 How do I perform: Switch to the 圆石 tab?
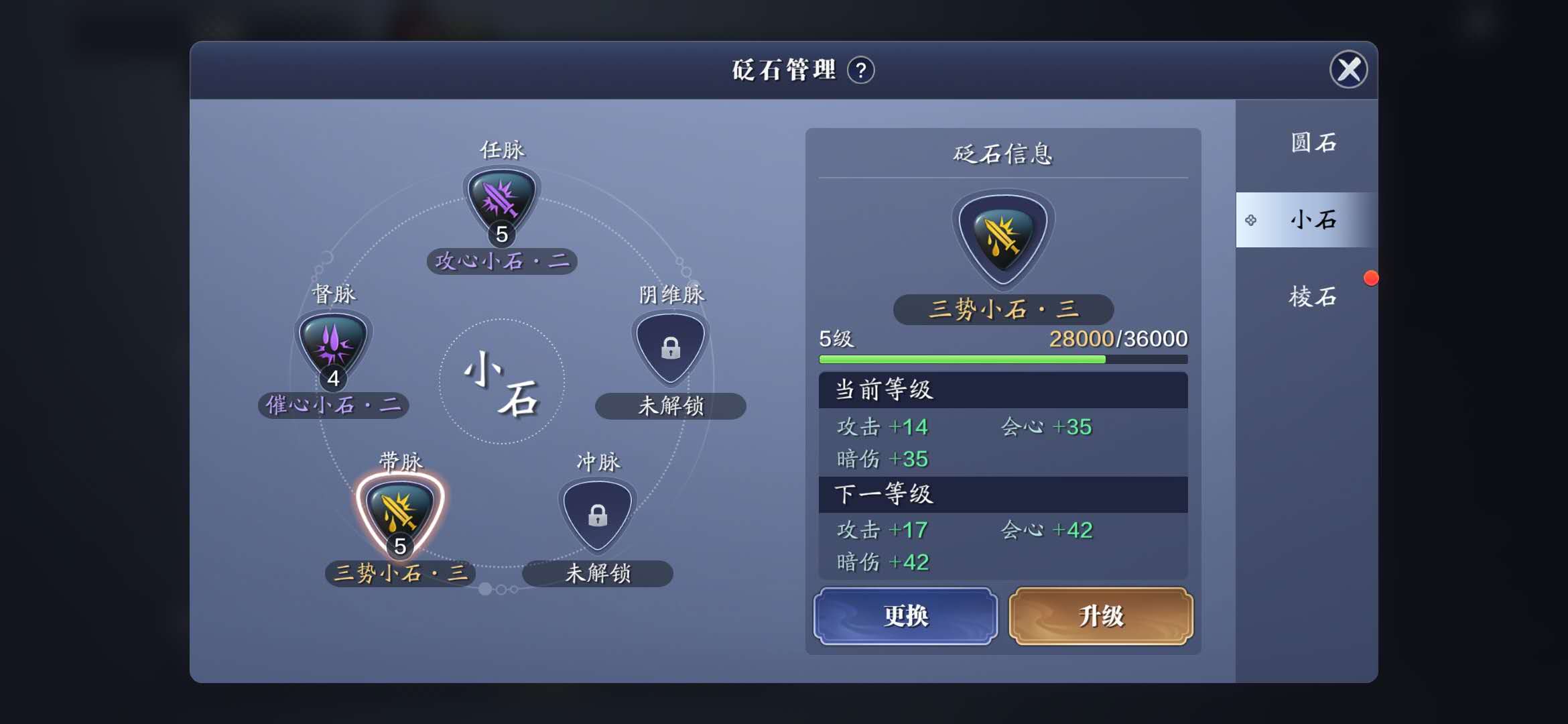(1311, 142)
